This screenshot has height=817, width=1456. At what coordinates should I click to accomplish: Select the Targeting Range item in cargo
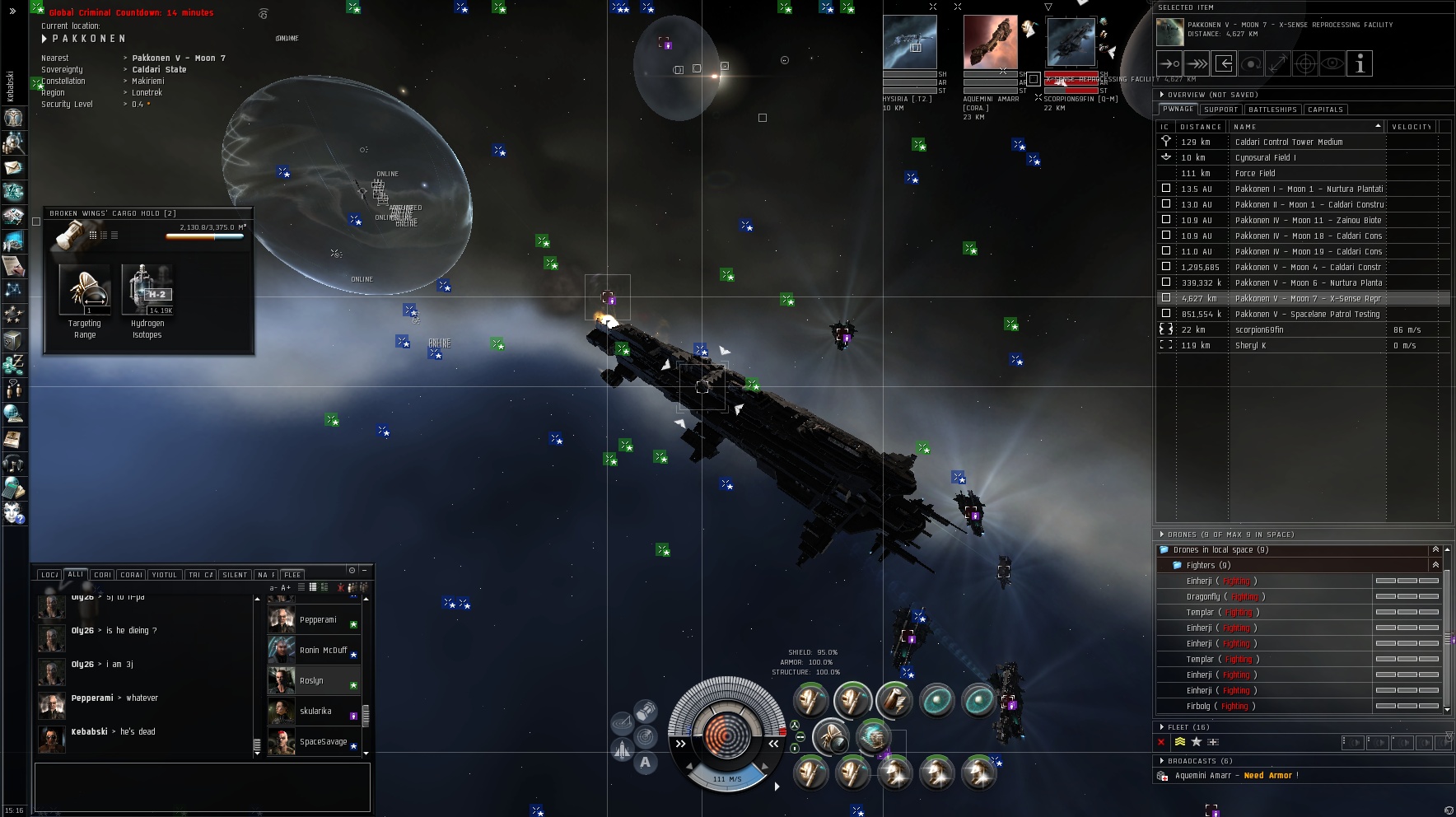point(85,292)
